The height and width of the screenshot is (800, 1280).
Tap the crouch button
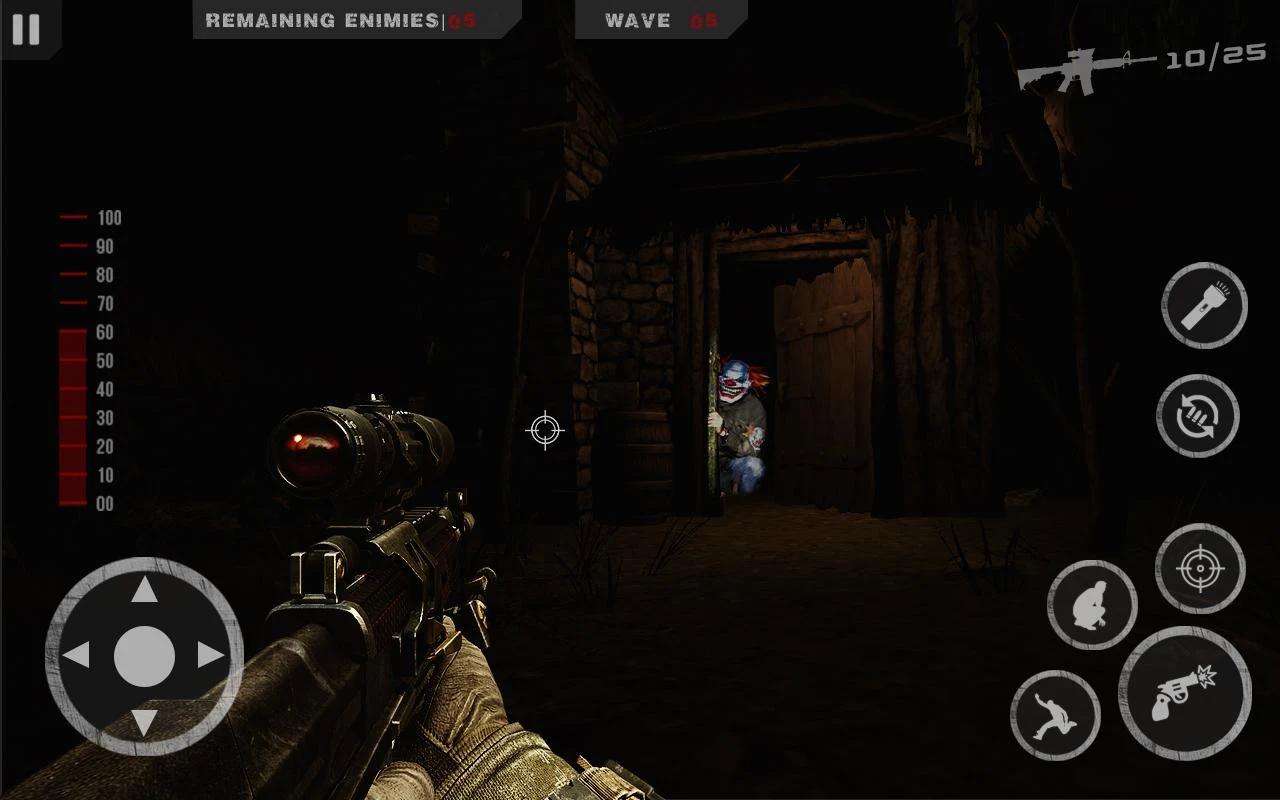pos(1092,605)
